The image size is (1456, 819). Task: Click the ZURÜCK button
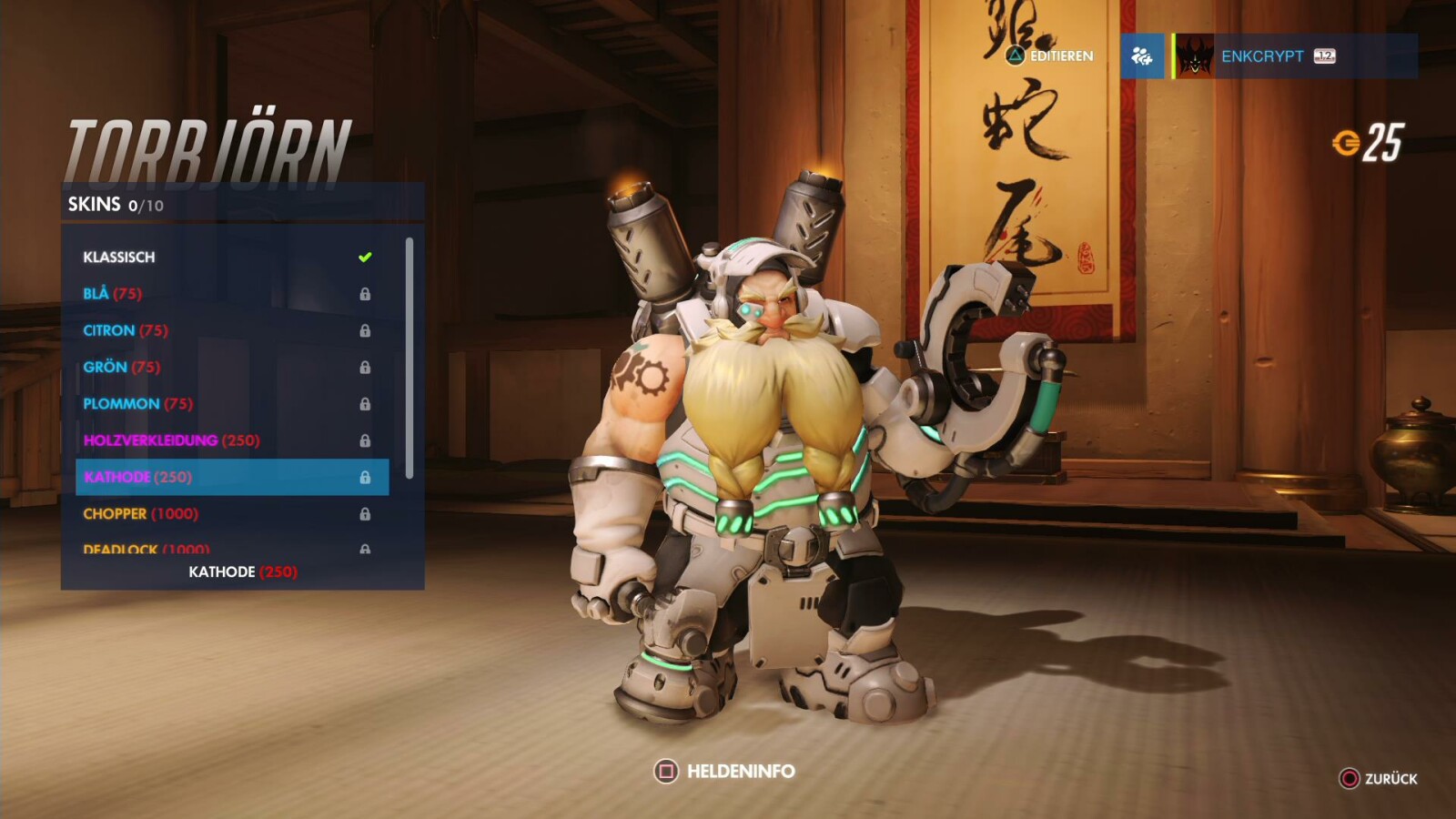1376,779
